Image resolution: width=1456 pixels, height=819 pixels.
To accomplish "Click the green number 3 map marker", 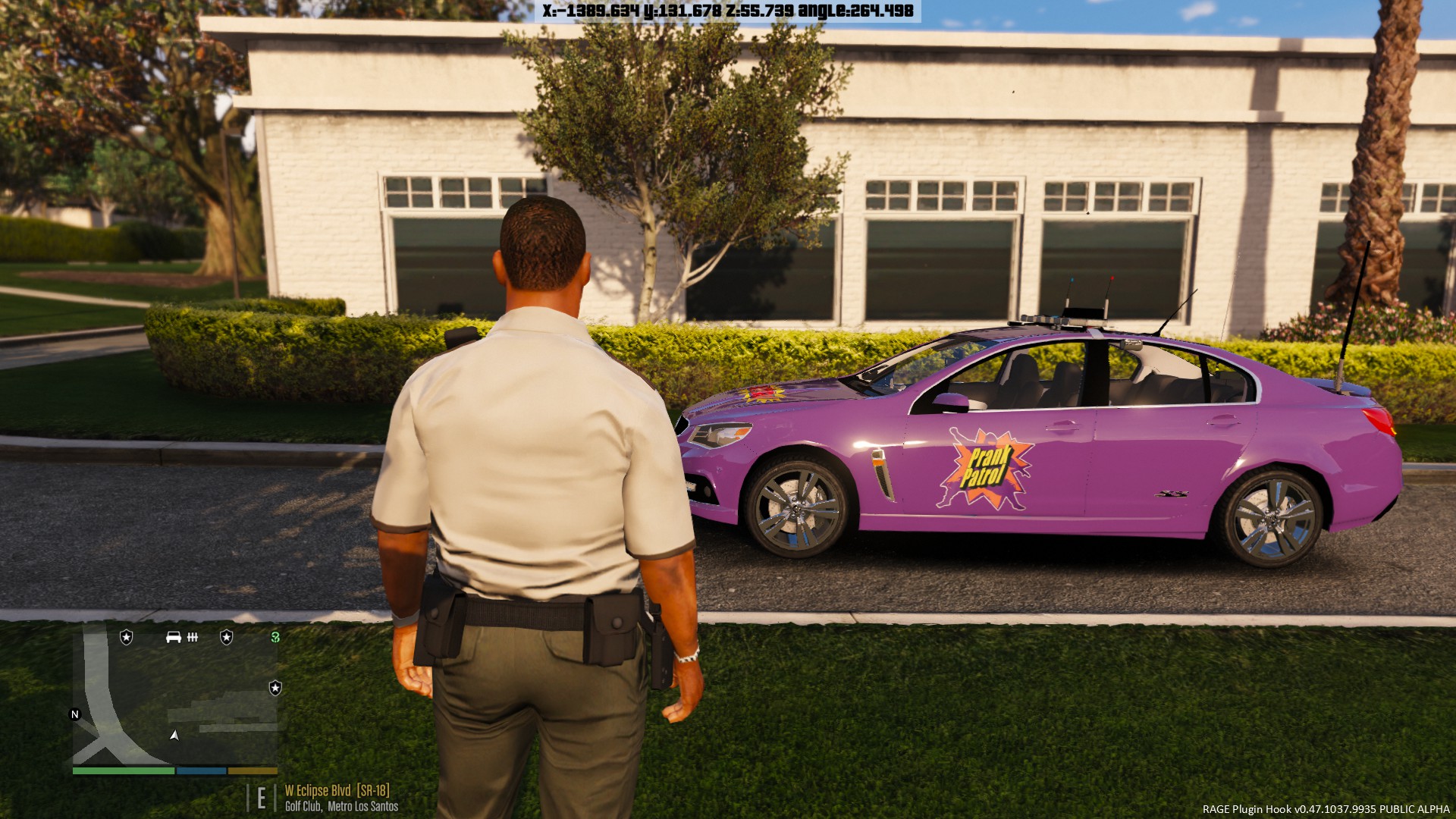I will point(275,637).
